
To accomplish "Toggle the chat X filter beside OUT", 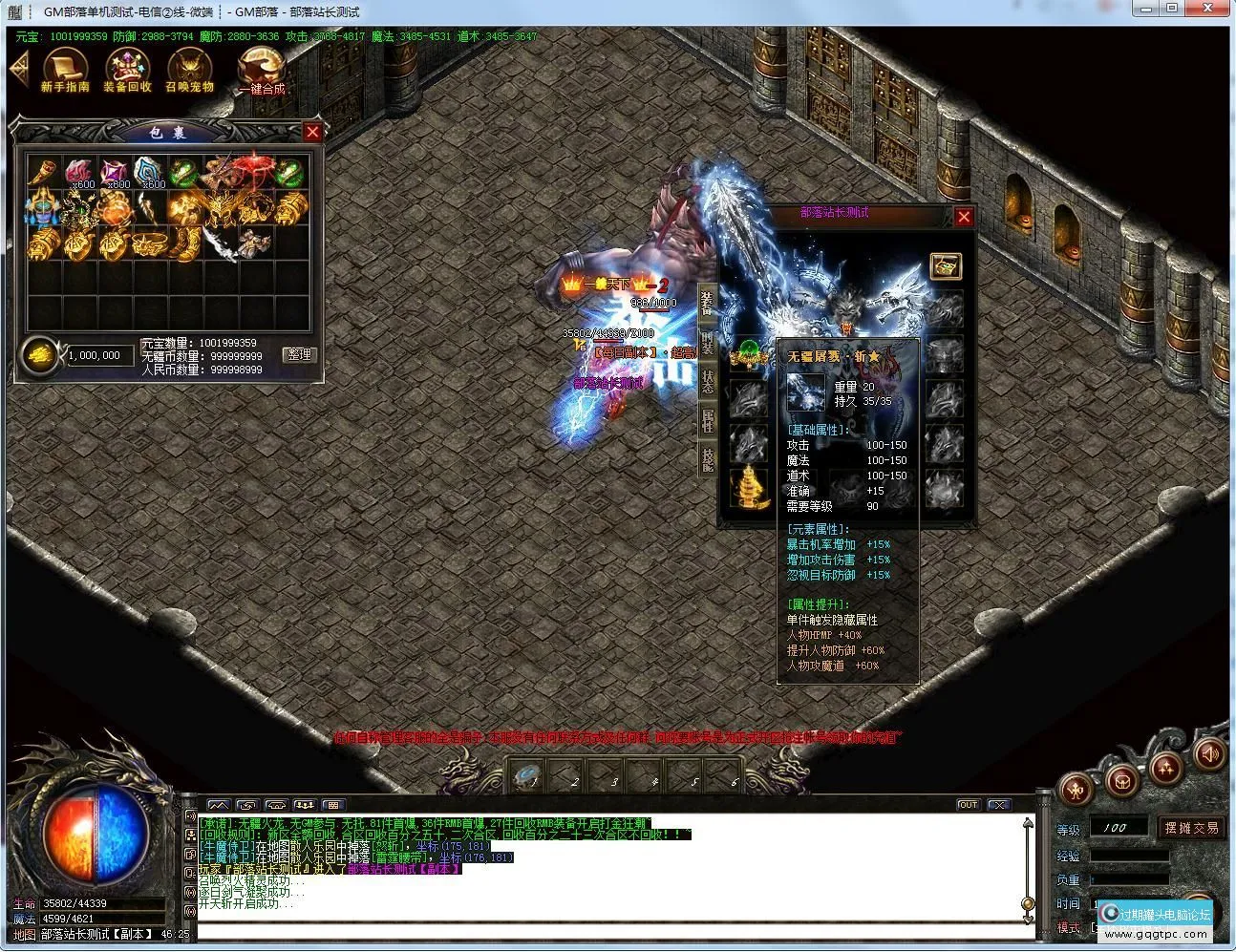I will coord(999,804).
